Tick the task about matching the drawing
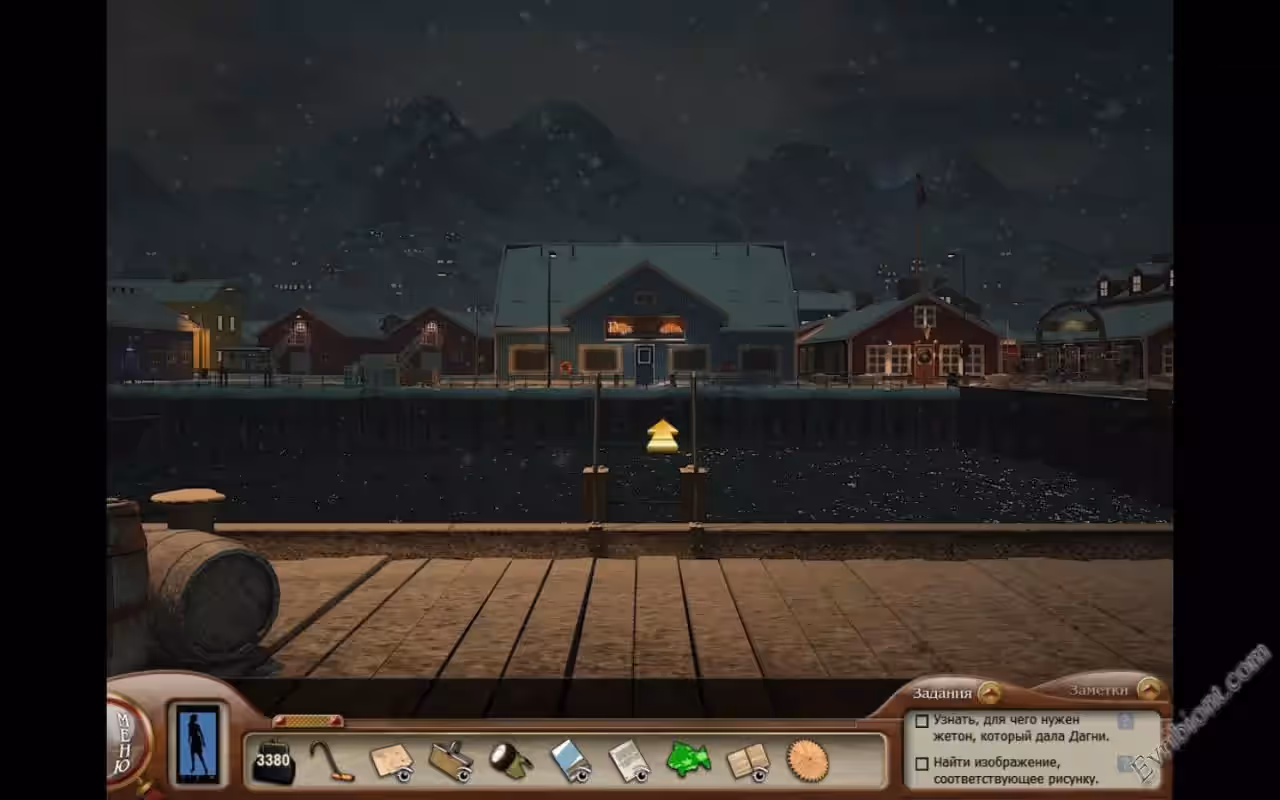1280x800 pixels. click(921, 764)
